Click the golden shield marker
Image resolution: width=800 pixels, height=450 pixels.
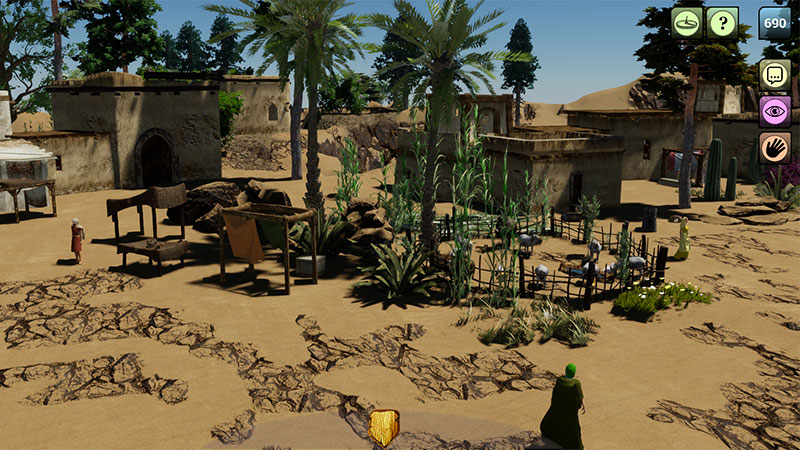click(x=384, y=427)
